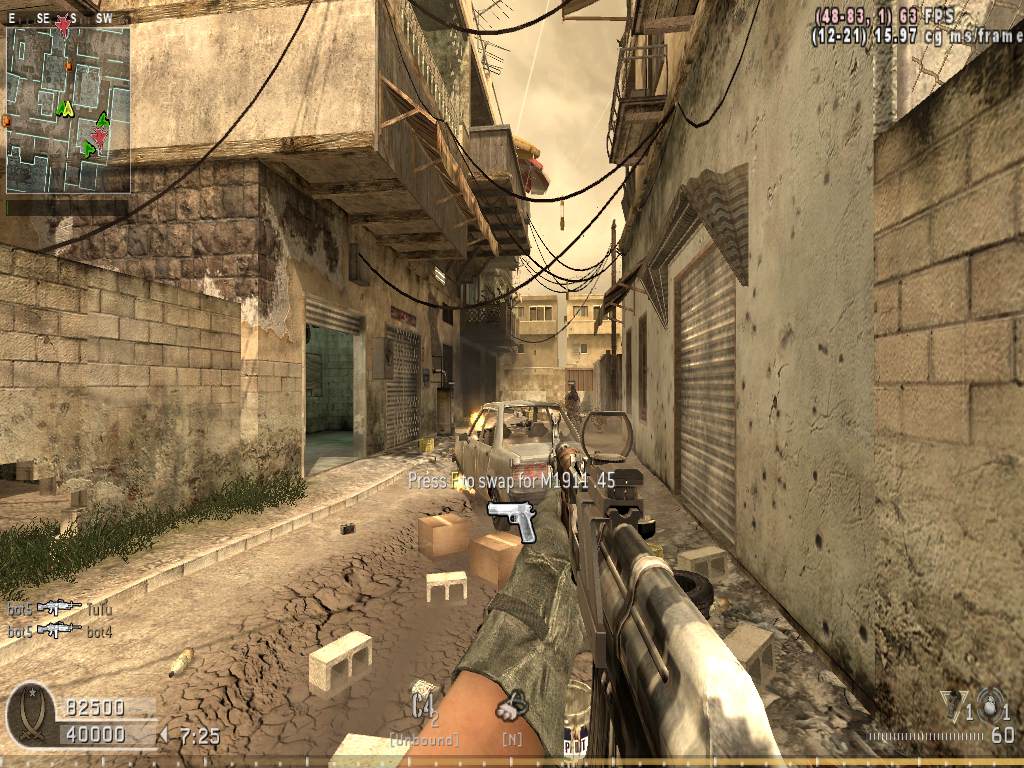Click the frag grenade icon
Viewport: 1024px width, 768px height.
pos(991,705)
